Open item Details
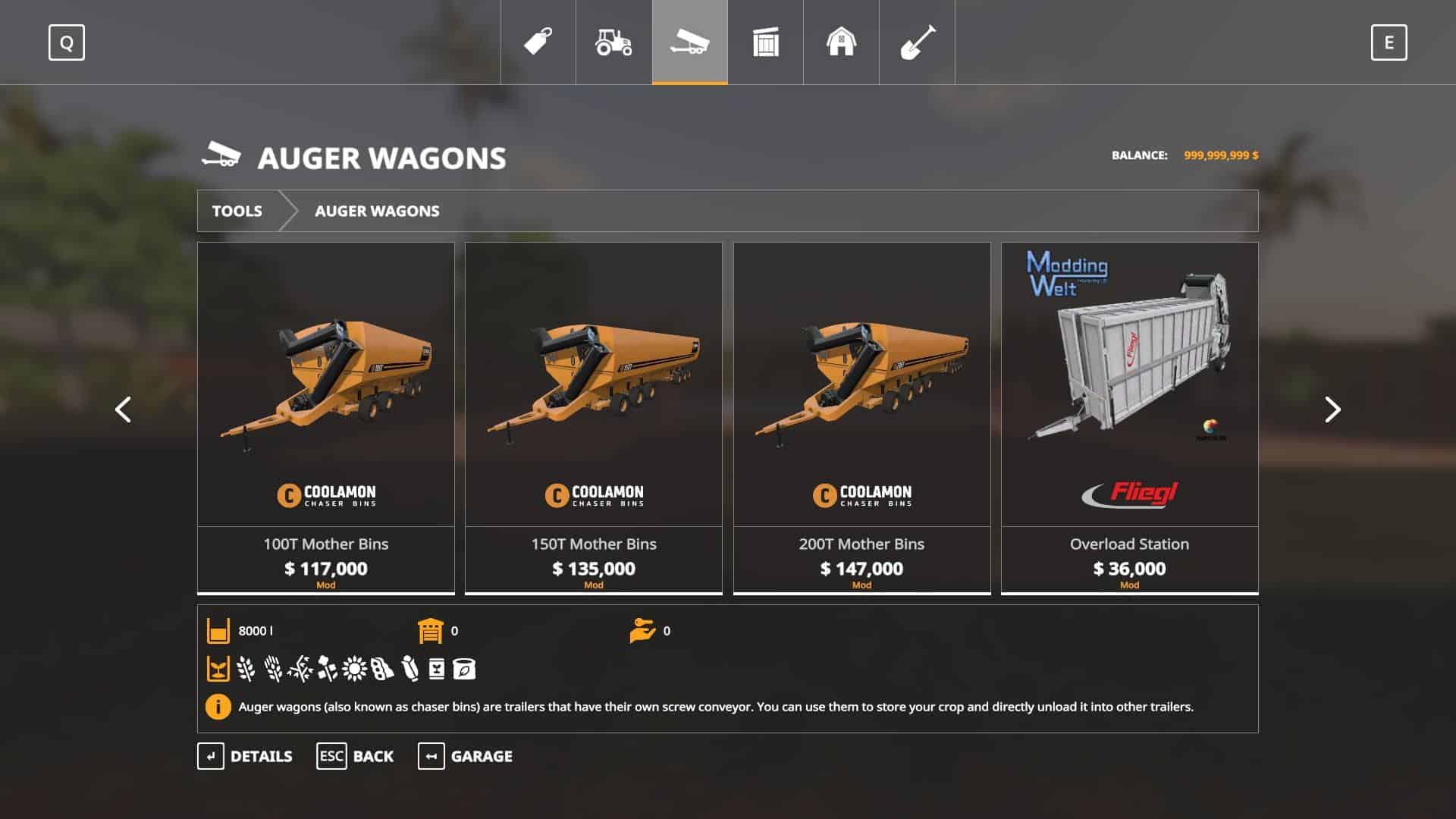 coord(245,756)
